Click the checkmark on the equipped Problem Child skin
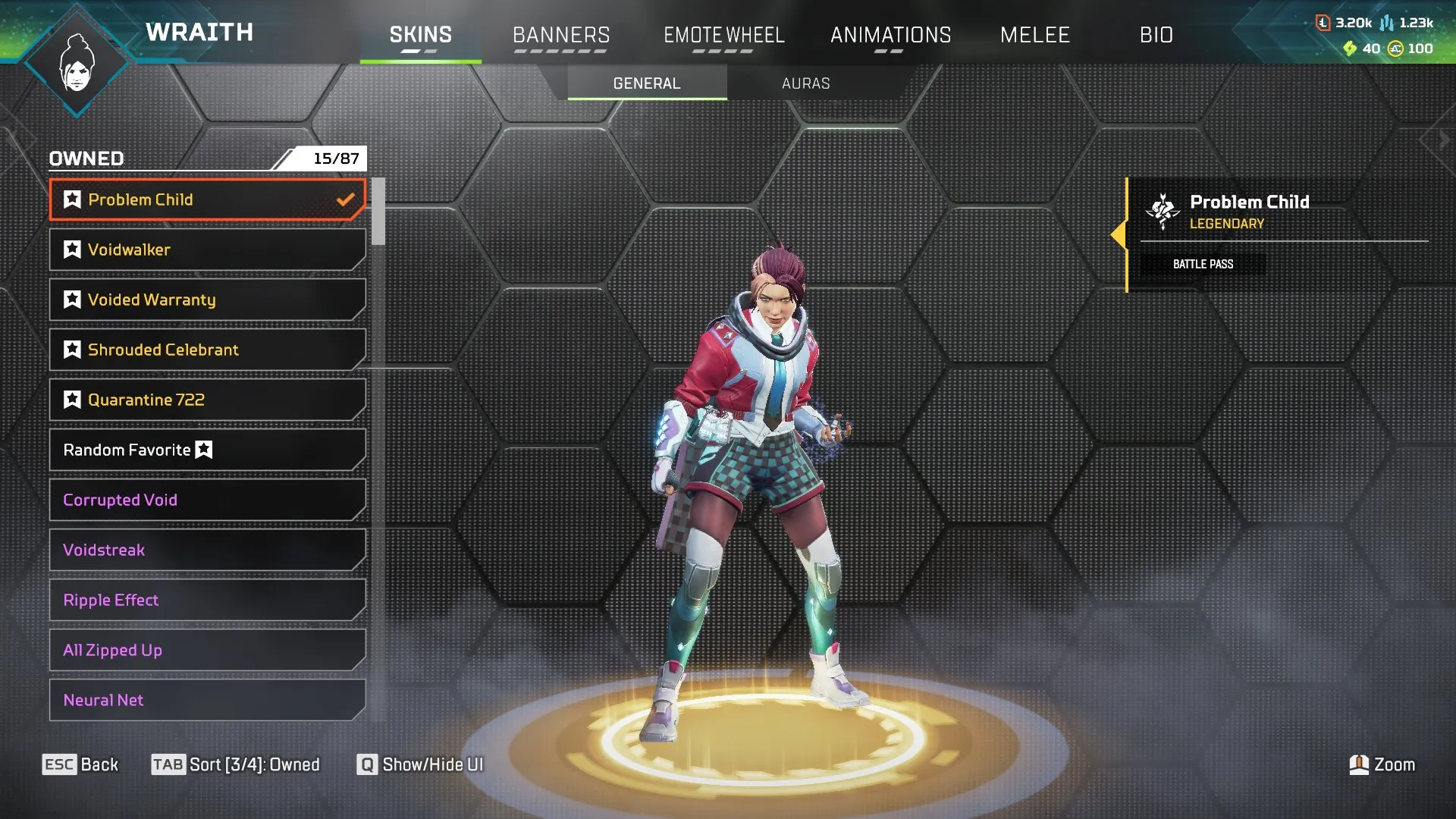1456x819 pixels. (347, 199)
